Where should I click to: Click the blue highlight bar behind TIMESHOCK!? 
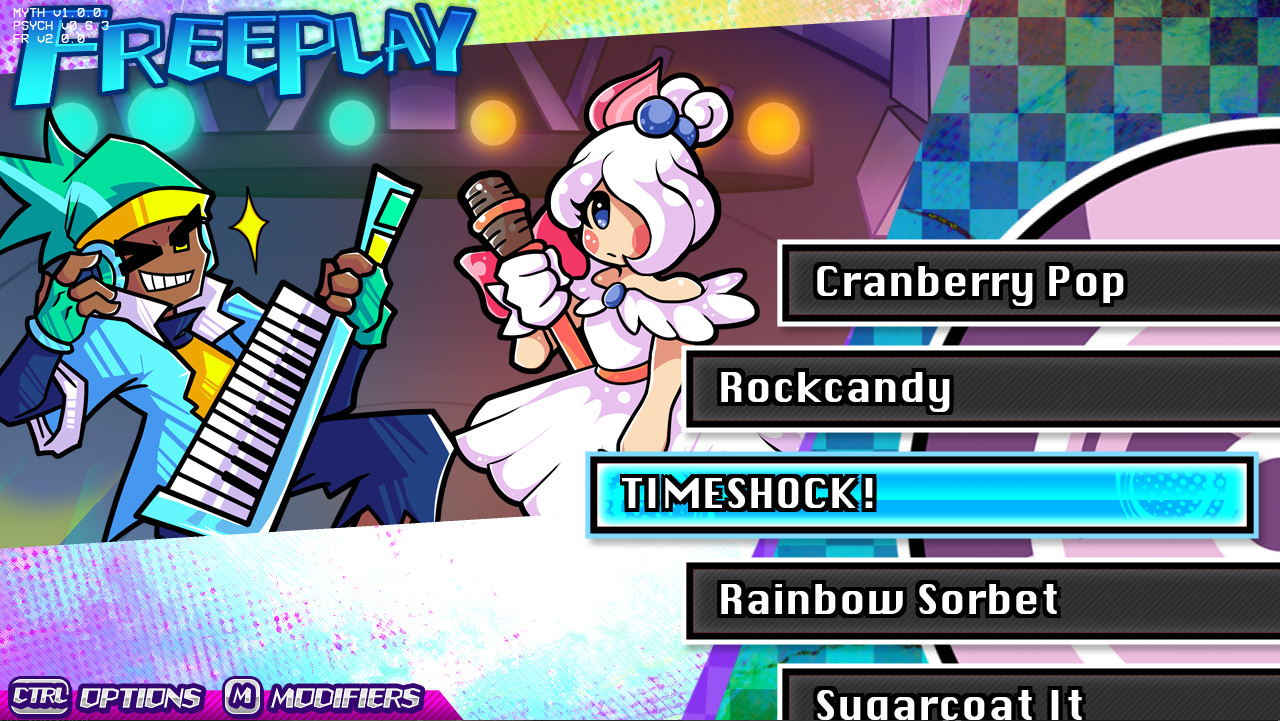pyautogui.click(x=1000, y=494)
